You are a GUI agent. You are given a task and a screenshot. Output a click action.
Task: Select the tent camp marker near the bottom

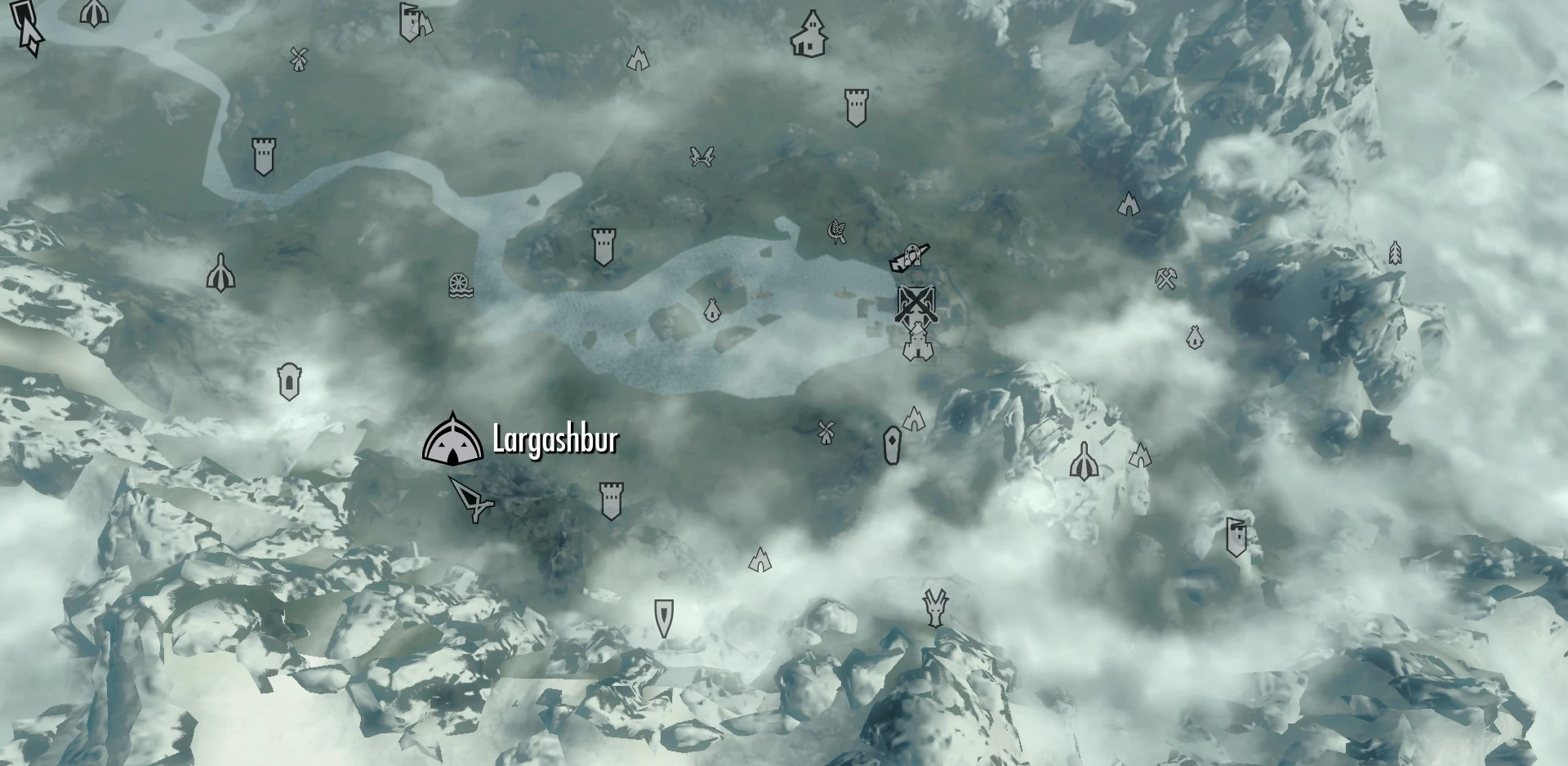tap(759, 561)
